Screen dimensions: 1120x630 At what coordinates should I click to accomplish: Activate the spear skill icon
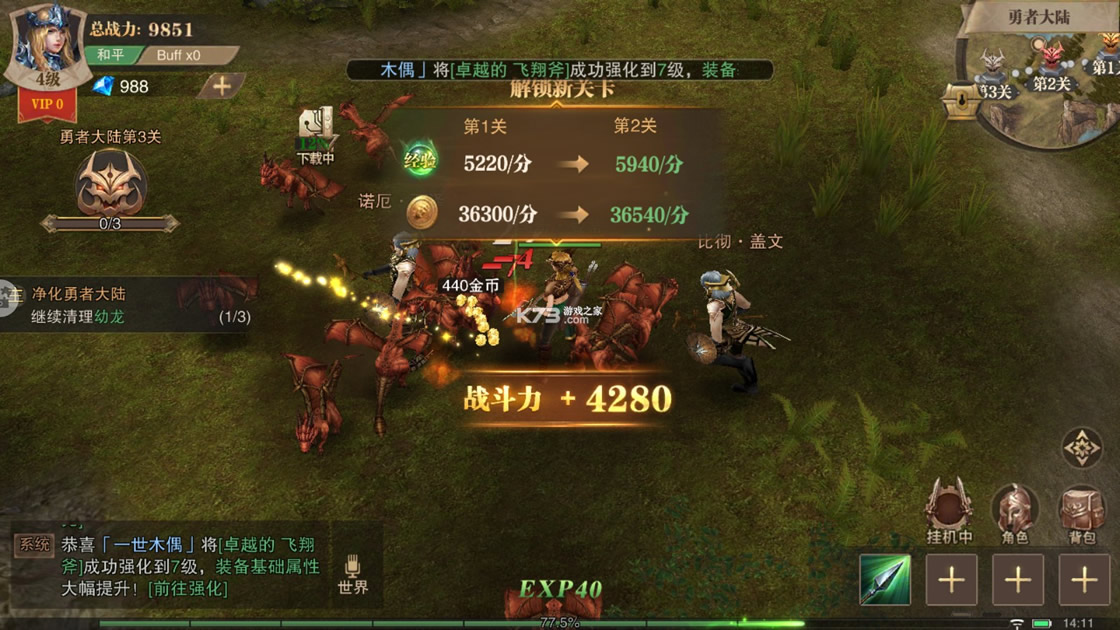(885, 580)
